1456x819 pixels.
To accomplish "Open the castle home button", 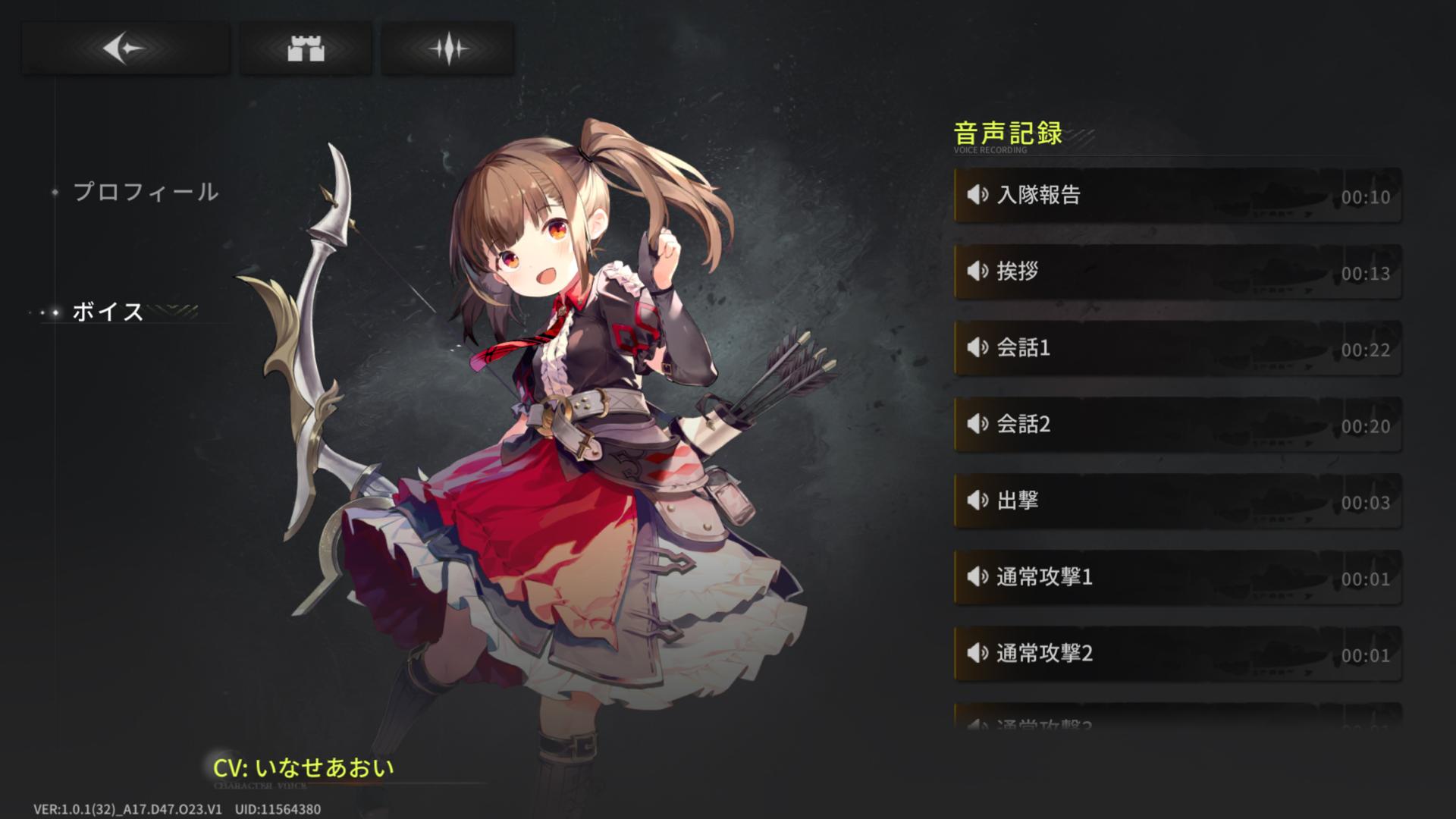I will (x=306, y=49).
